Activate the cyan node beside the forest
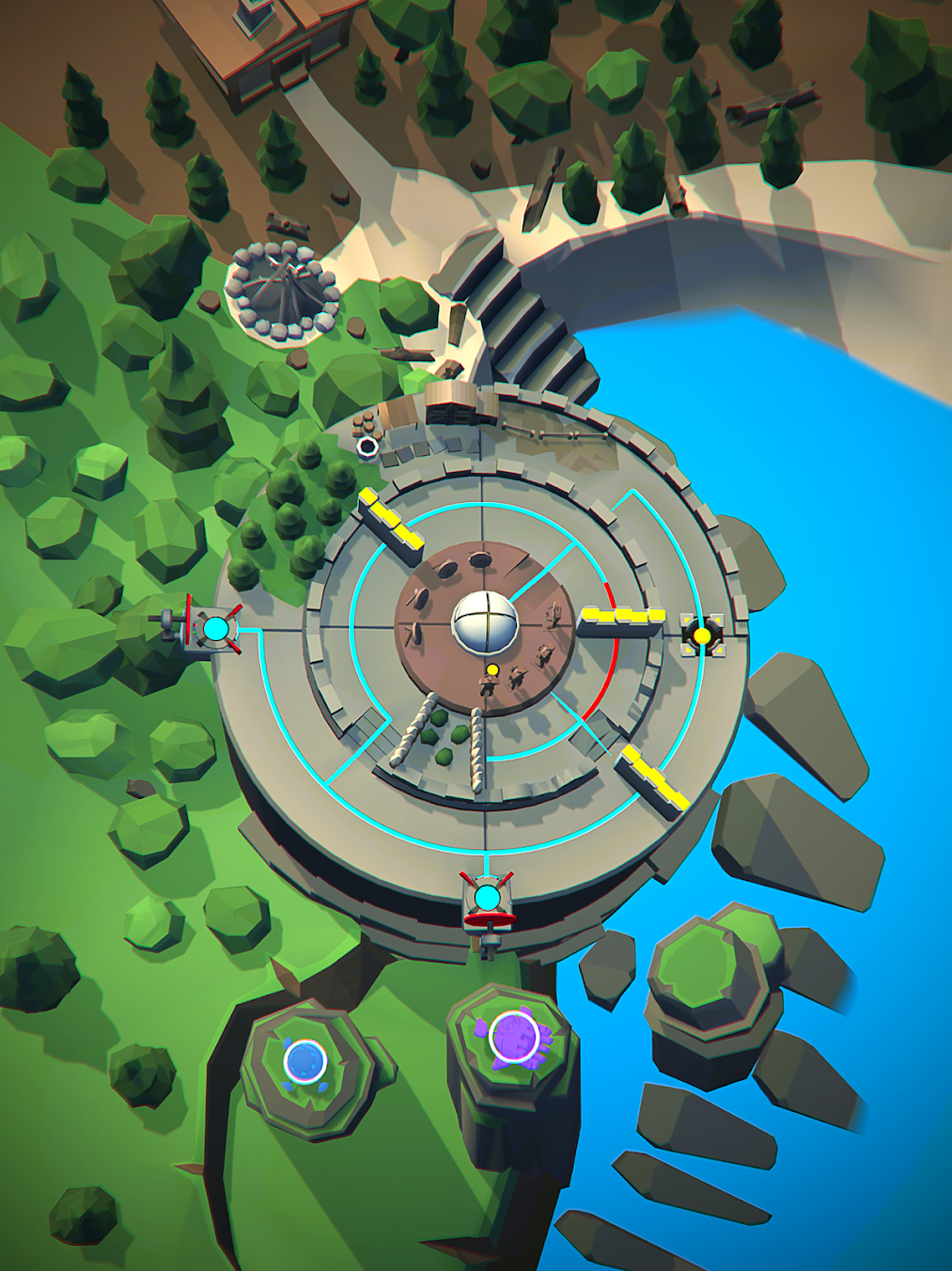Viewport: 952px width, 1271px height. pos(216,628)
